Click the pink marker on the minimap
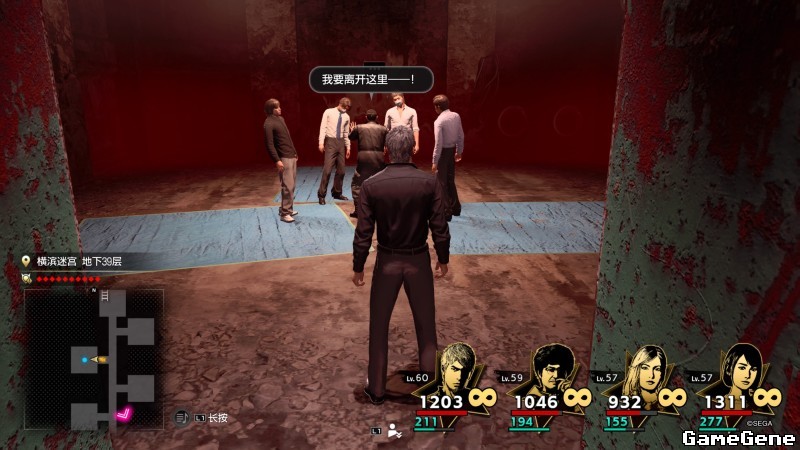800x450 pixels. [x=125, y=414]
